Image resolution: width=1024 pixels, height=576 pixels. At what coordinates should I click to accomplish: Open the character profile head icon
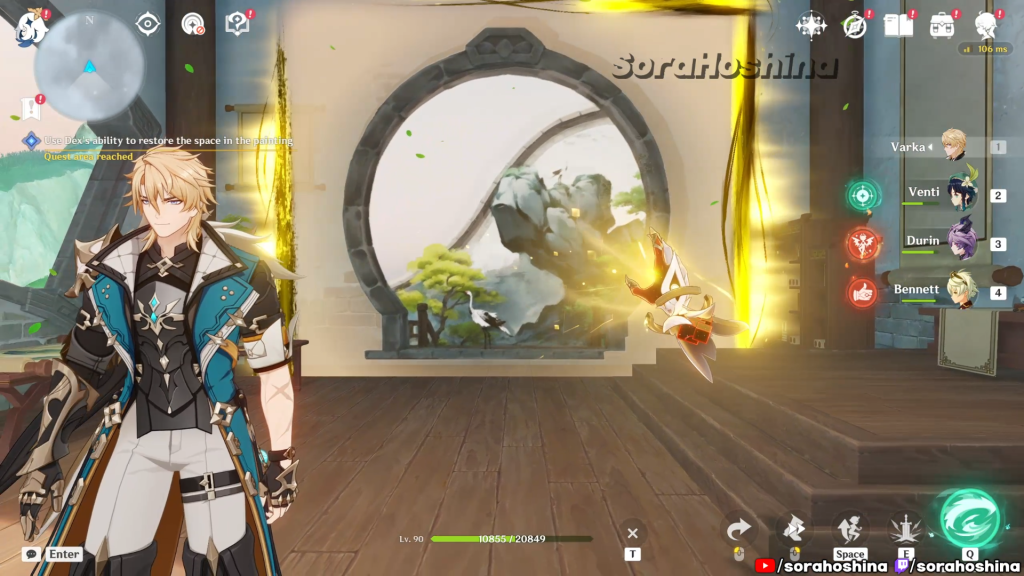987,25
